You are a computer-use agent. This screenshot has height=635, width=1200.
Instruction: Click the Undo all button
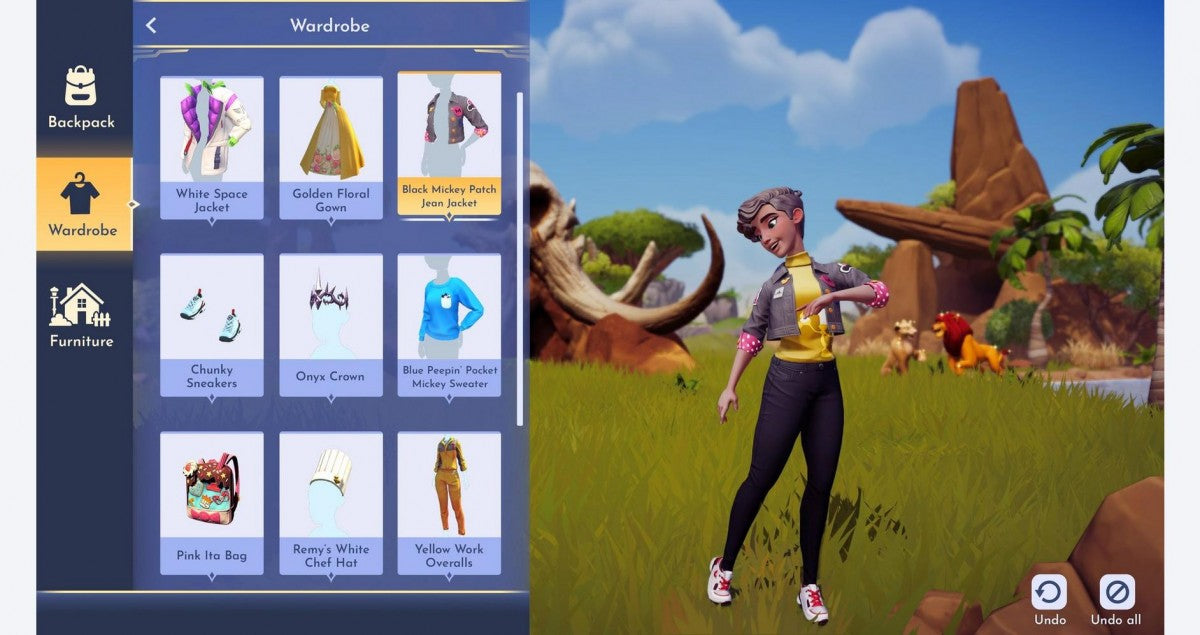(x=1116, y=599)
